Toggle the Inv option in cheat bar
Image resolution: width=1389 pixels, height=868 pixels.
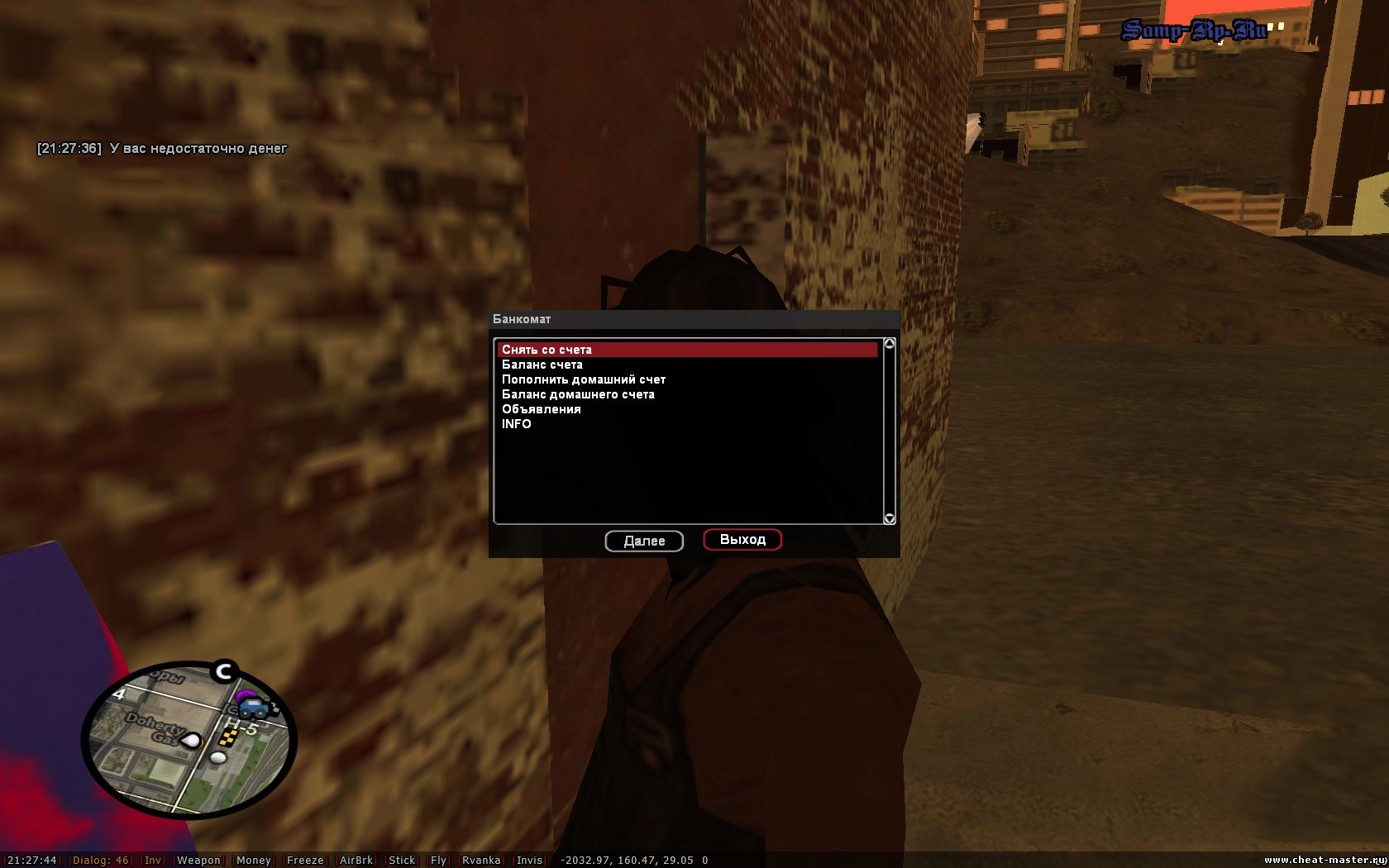[x=153, y=861]
